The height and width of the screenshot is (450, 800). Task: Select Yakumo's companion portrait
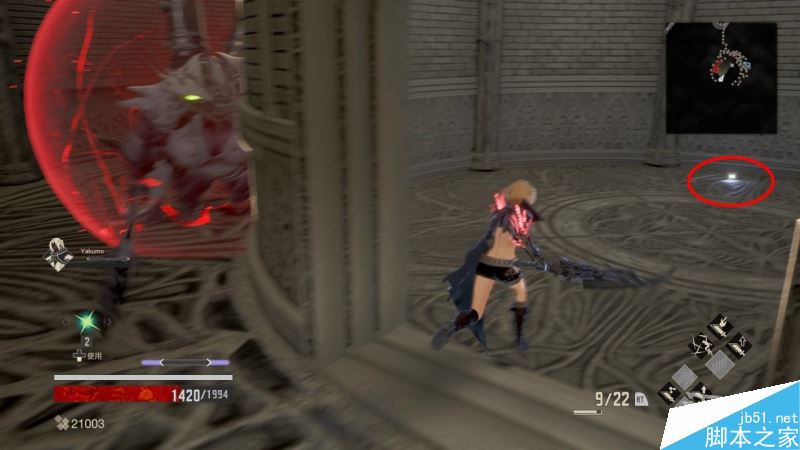pyautogui.click(x=56, y=255)
